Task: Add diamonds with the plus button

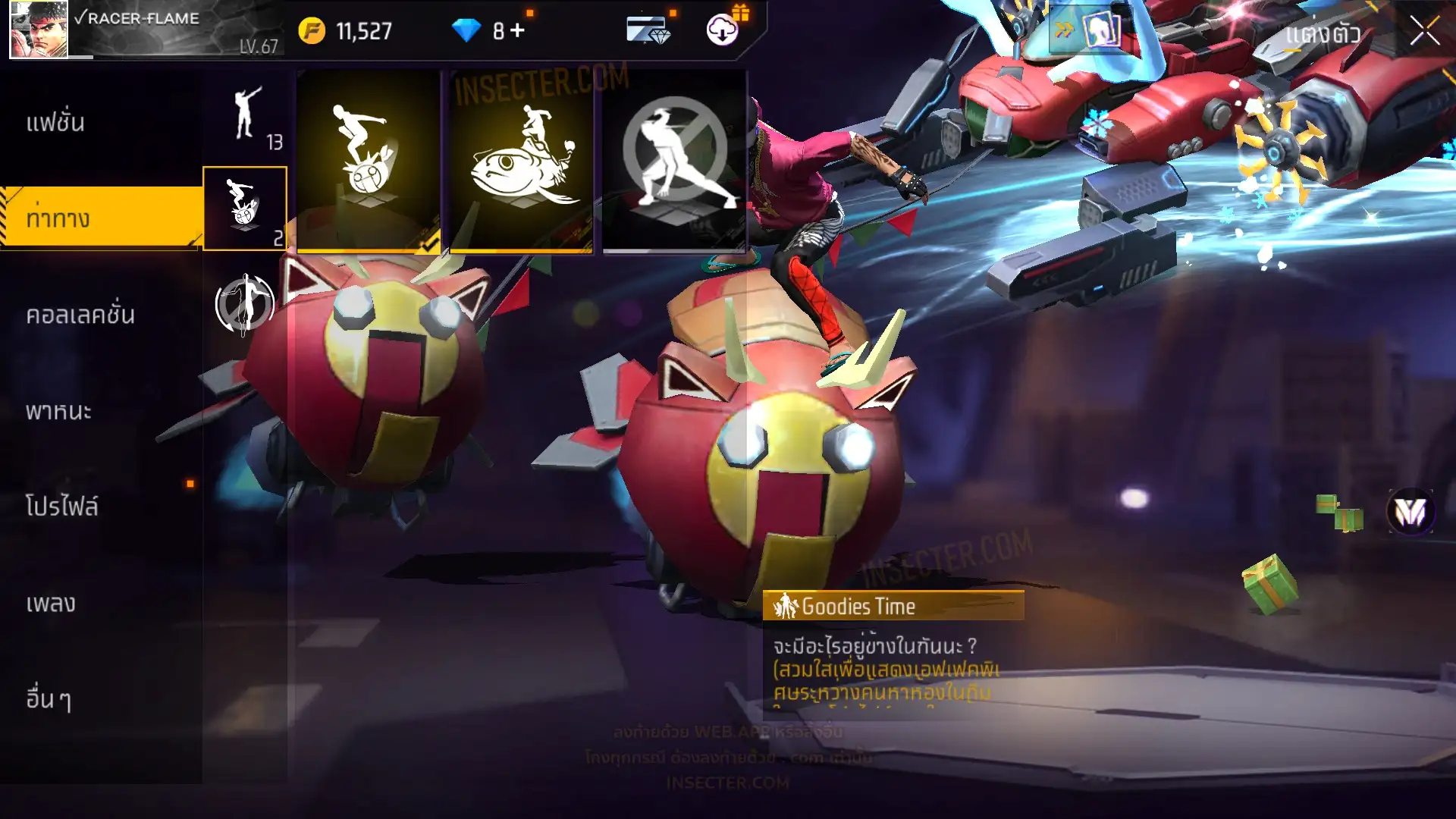Action: pos(518,30)
